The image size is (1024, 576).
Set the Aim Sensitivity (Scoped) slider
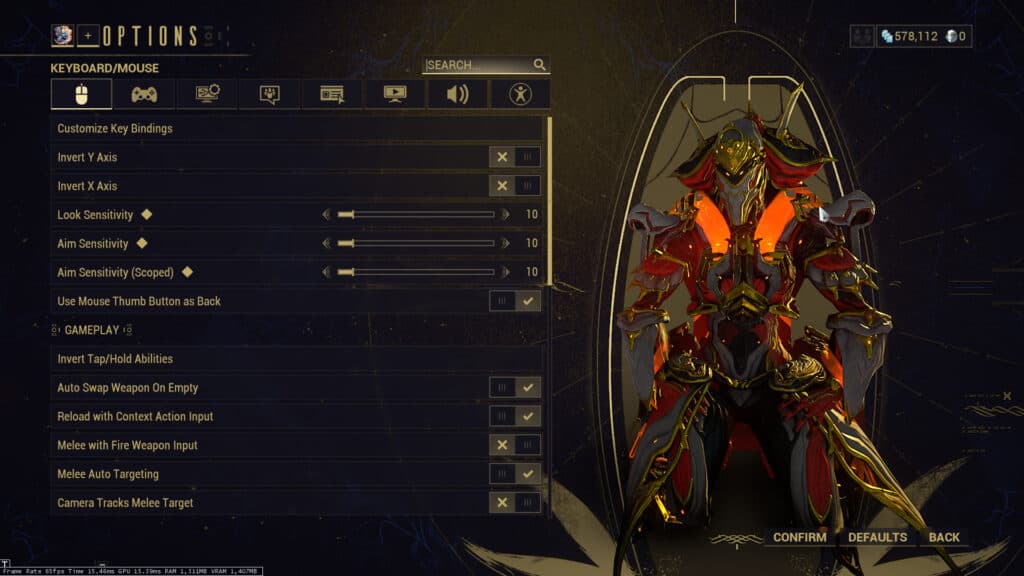pyautogui.click(x=416, y=272)
